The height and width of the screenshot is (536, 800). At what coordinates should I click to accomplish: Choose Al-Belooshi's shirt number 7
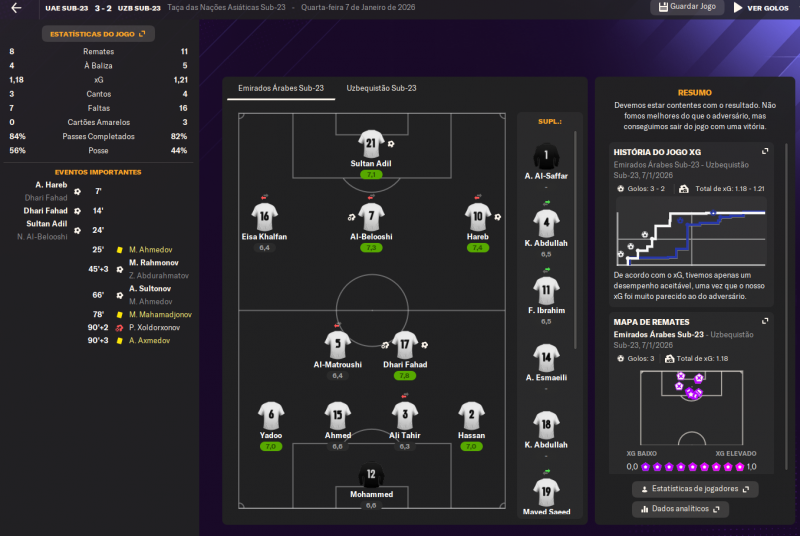pyautogui.click(x=370, y=216)
